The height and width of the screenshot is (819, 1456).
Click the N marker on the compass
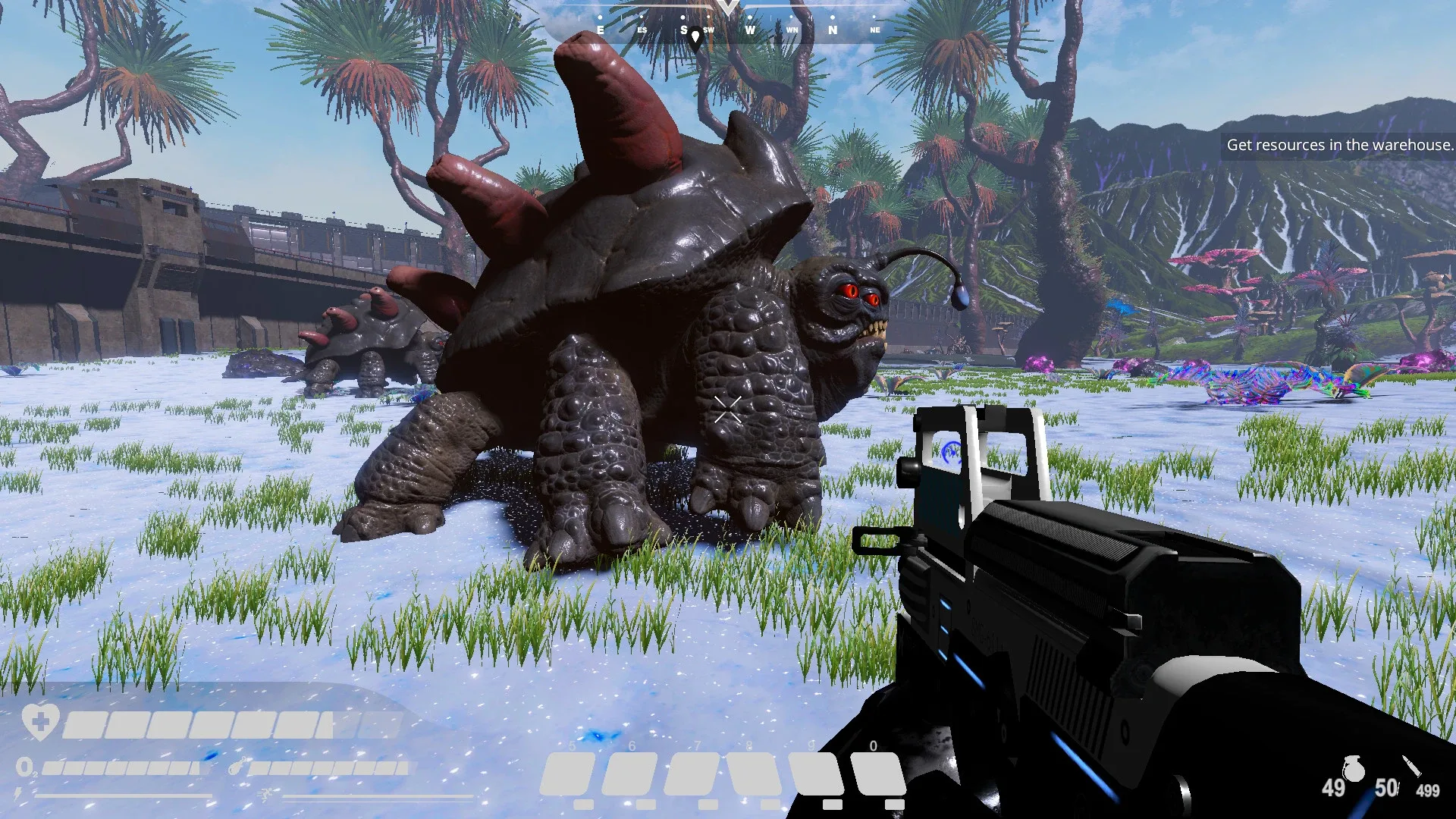coord(833,31)
